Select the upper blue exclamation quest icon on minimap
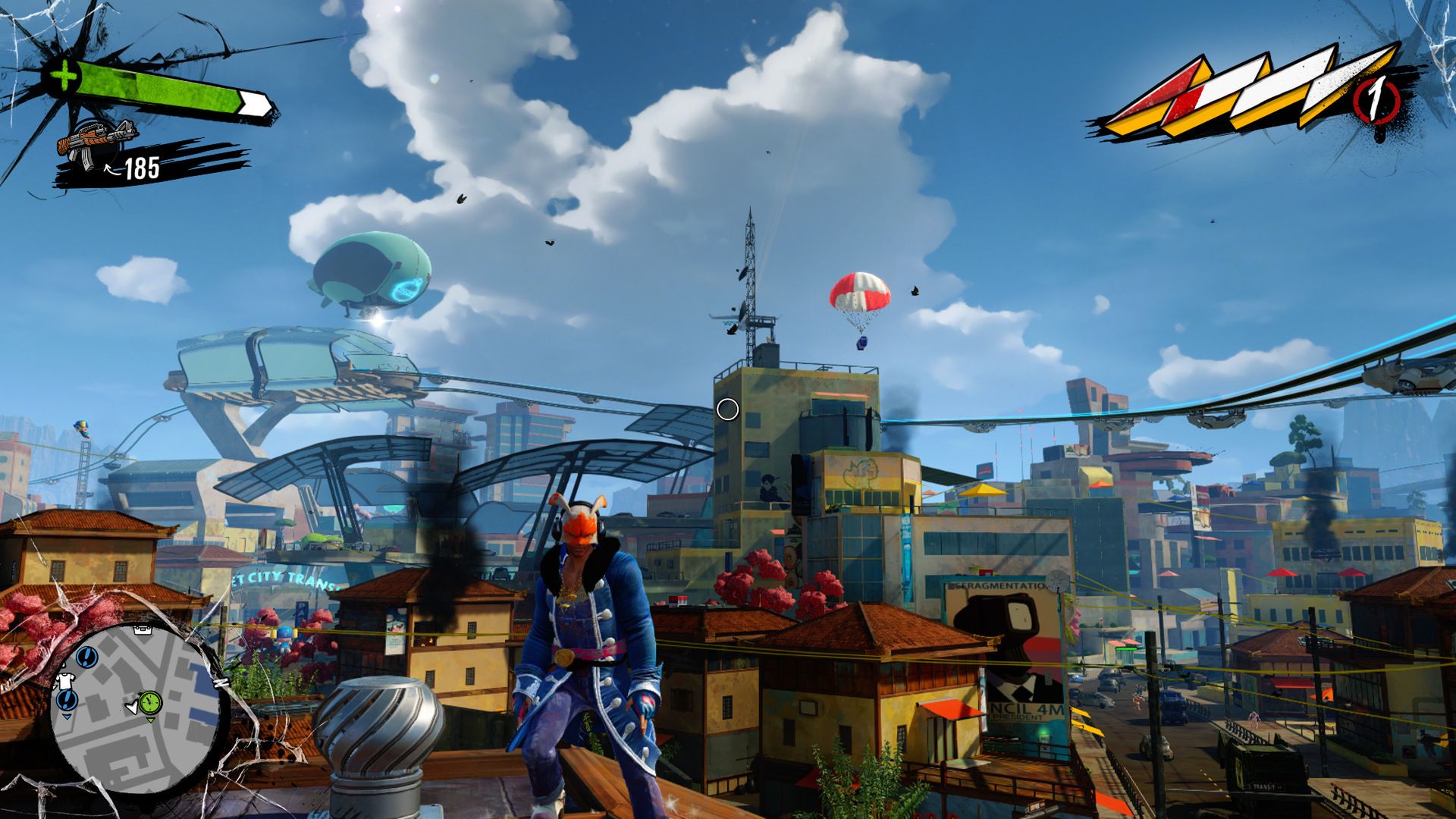 click(x=86, y=657)
